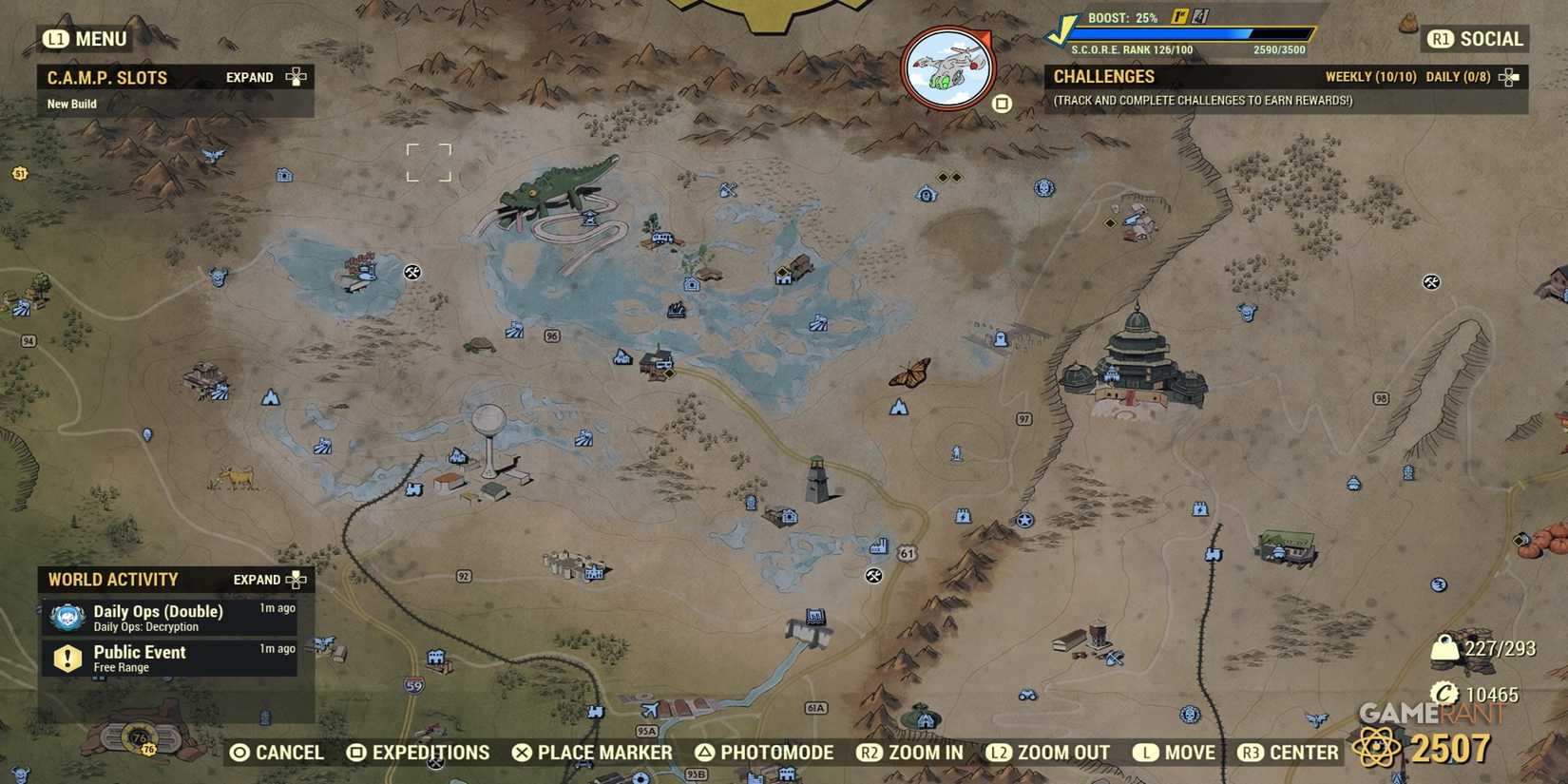This screenshot has height=784, width=1568.
Task: Click Place Marker on the bottom bar
Action: (x=591, y=752)
